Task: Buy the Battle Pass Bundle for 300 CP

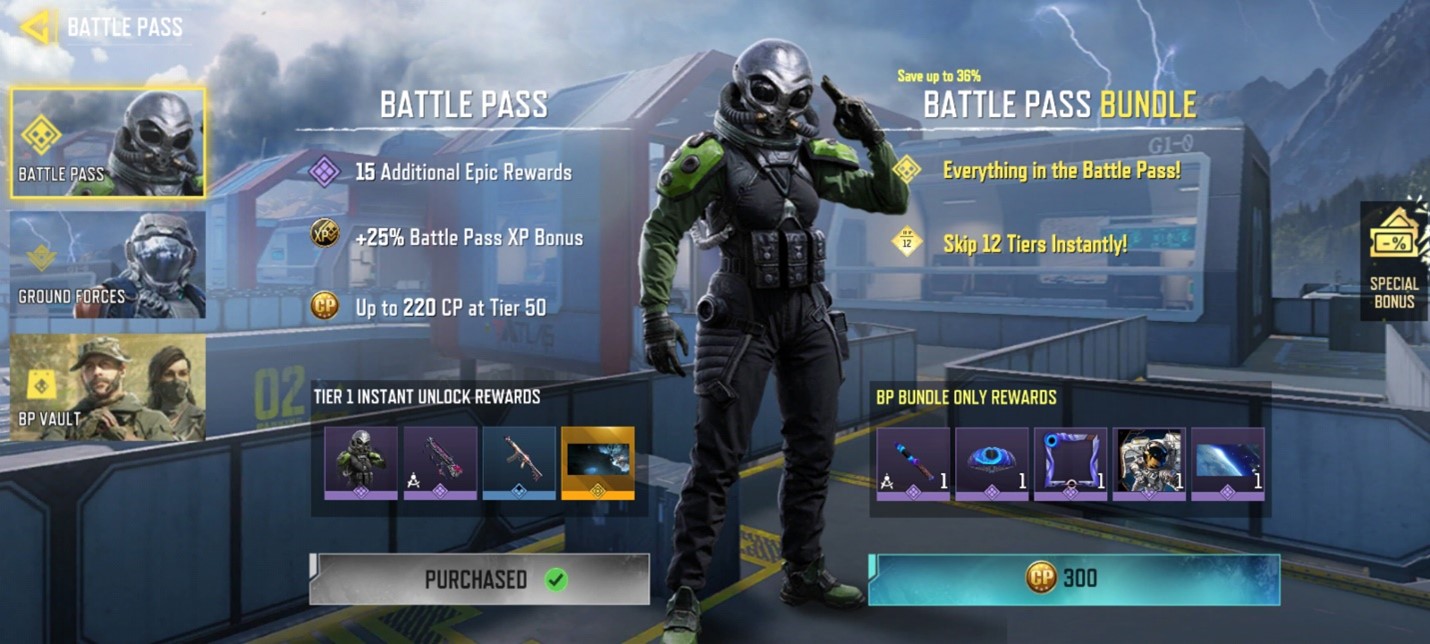Action: [x=1073, y=579]
